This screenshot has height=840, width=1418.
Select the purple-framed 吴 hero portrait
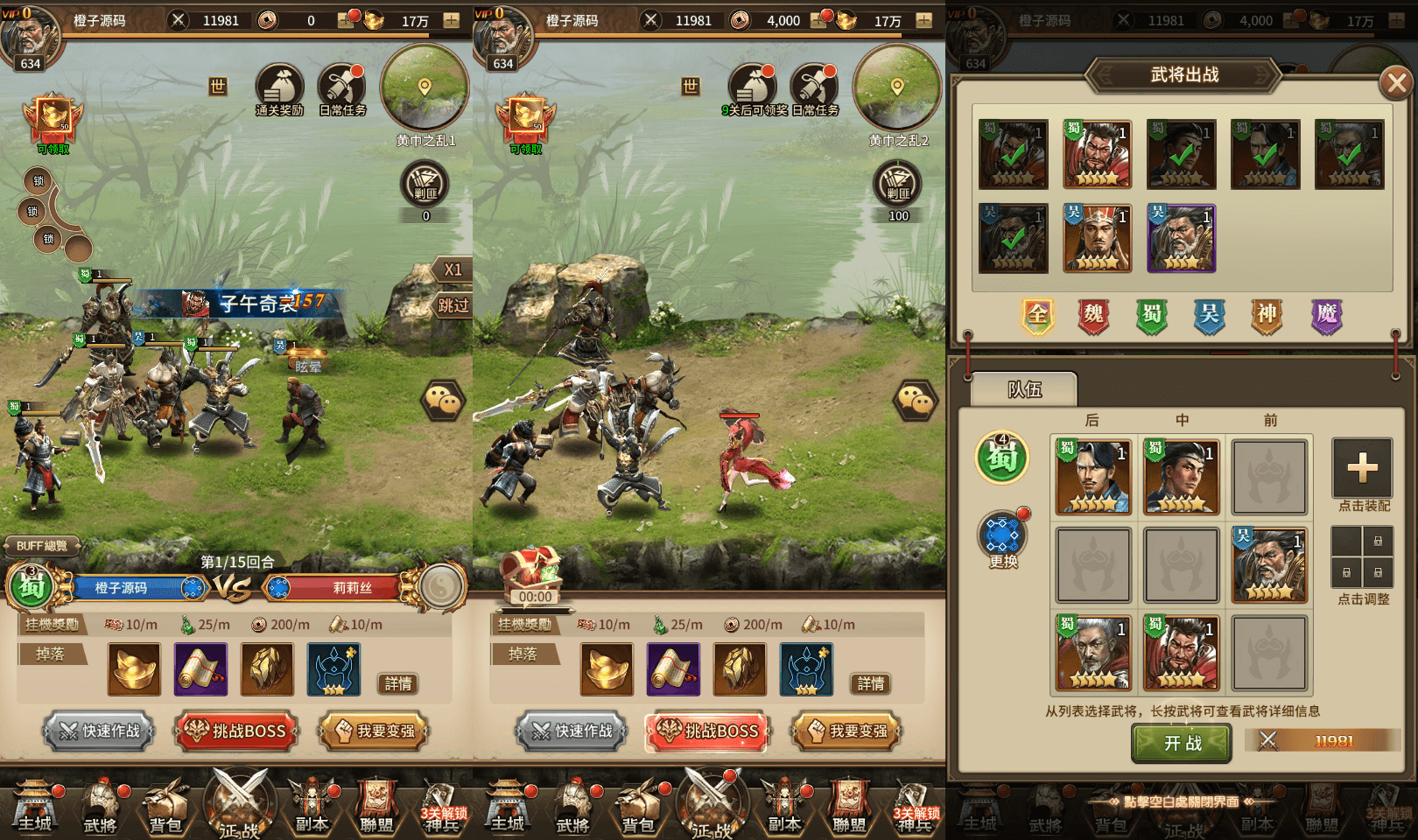click(x=1181, y=238)
